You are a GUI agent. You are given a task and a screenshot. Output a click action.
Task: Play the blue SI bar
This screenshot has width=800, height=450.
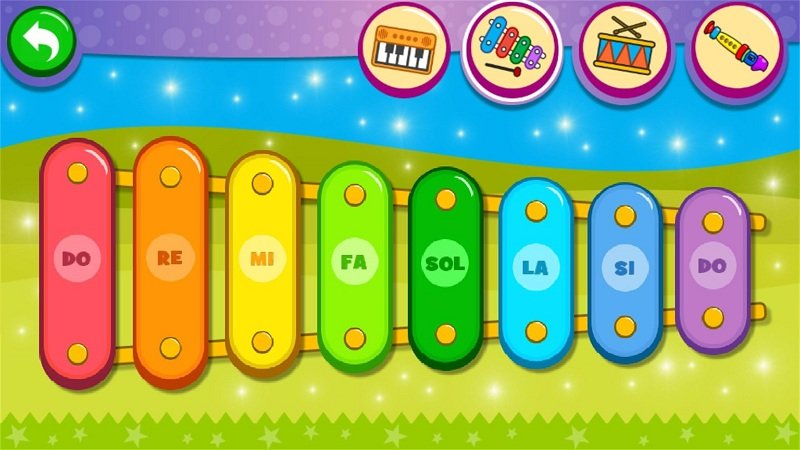pos(625,268)
